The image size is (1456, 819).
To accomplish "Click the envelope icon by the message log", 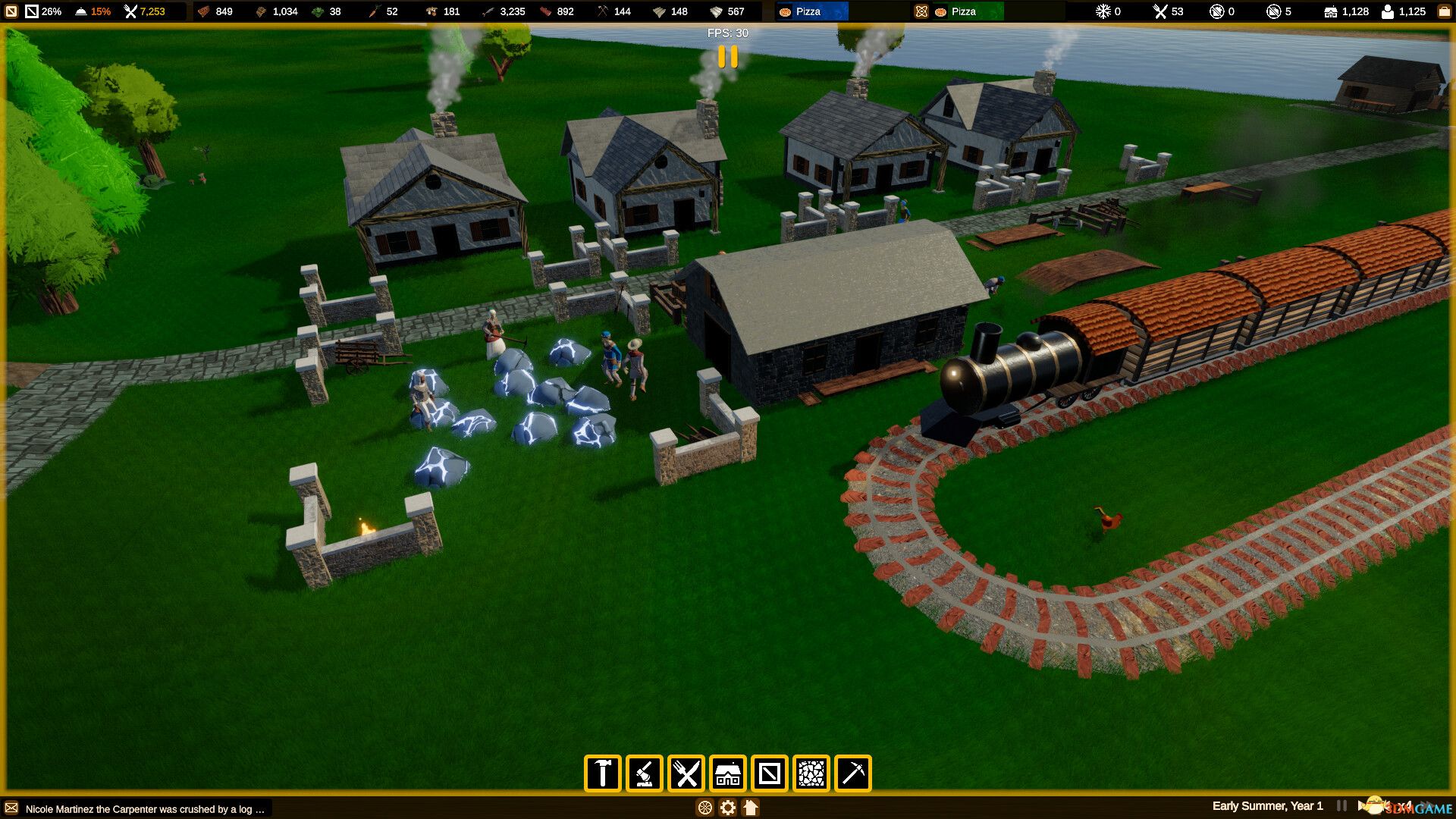I will [x=11, y=809].
